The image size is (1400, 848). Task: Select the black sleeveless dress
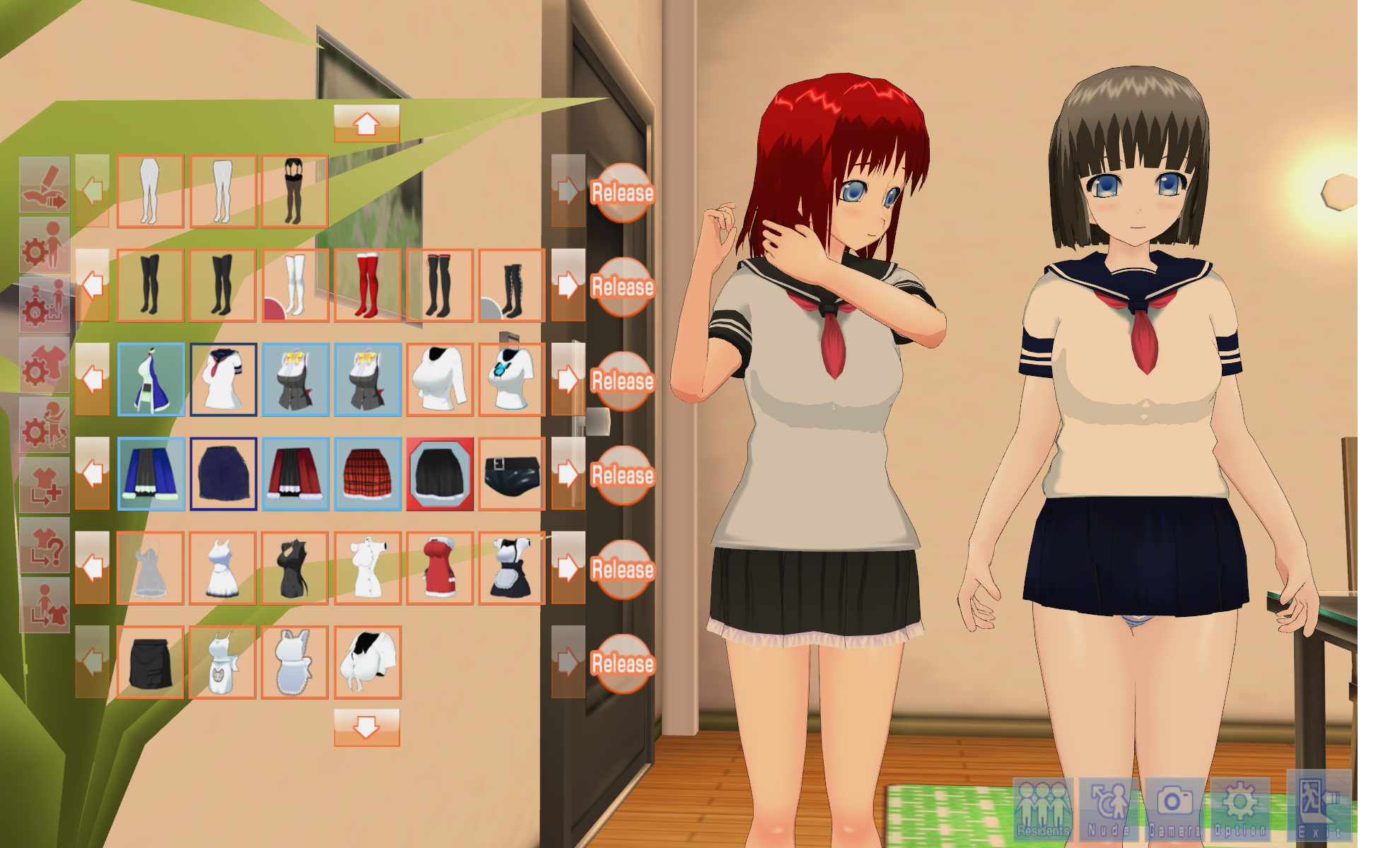click(294, 568)
